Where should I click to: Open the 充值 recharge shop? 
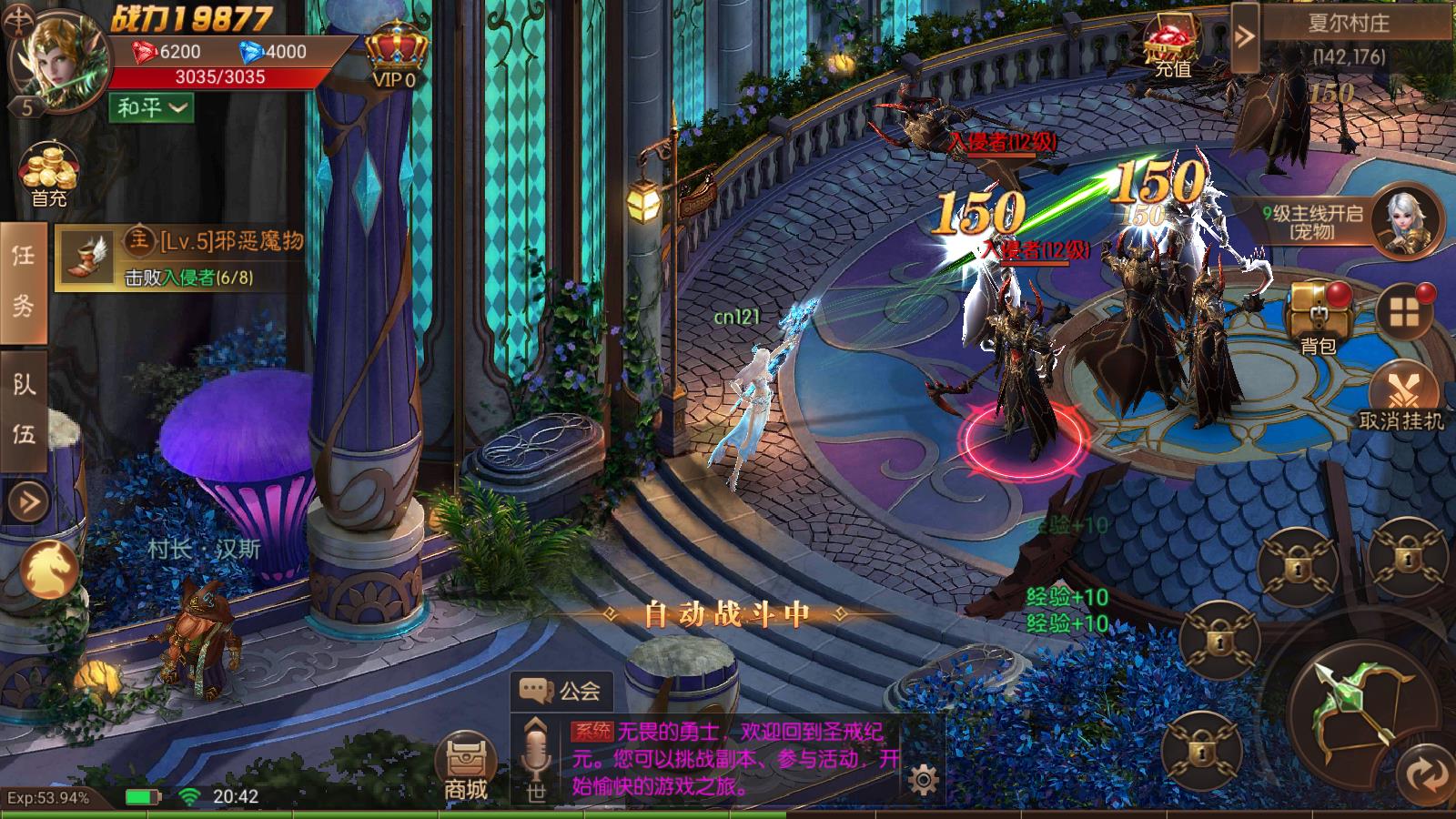1172,47
